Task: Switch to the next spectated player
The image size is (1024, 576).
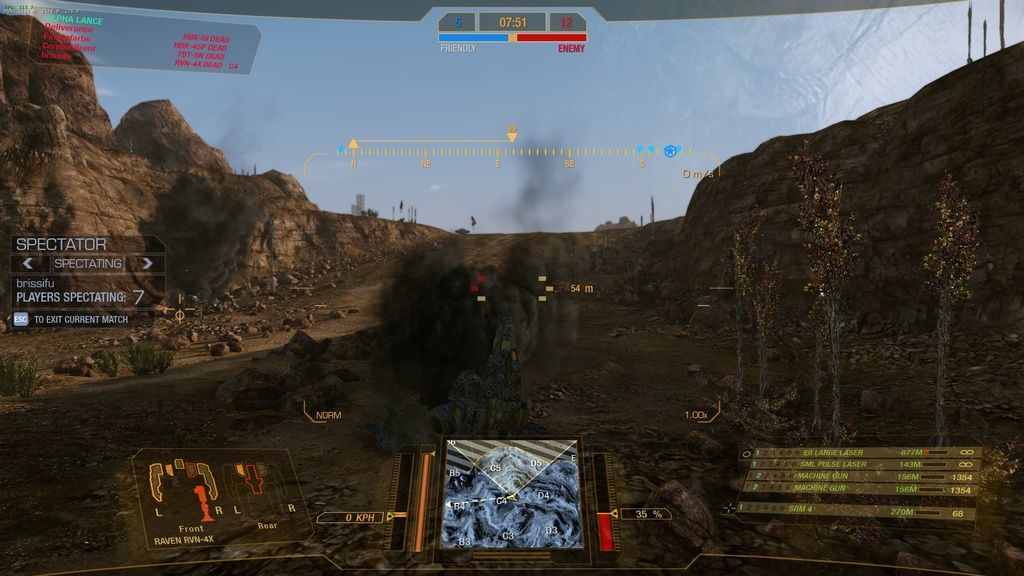Action: 147,263
